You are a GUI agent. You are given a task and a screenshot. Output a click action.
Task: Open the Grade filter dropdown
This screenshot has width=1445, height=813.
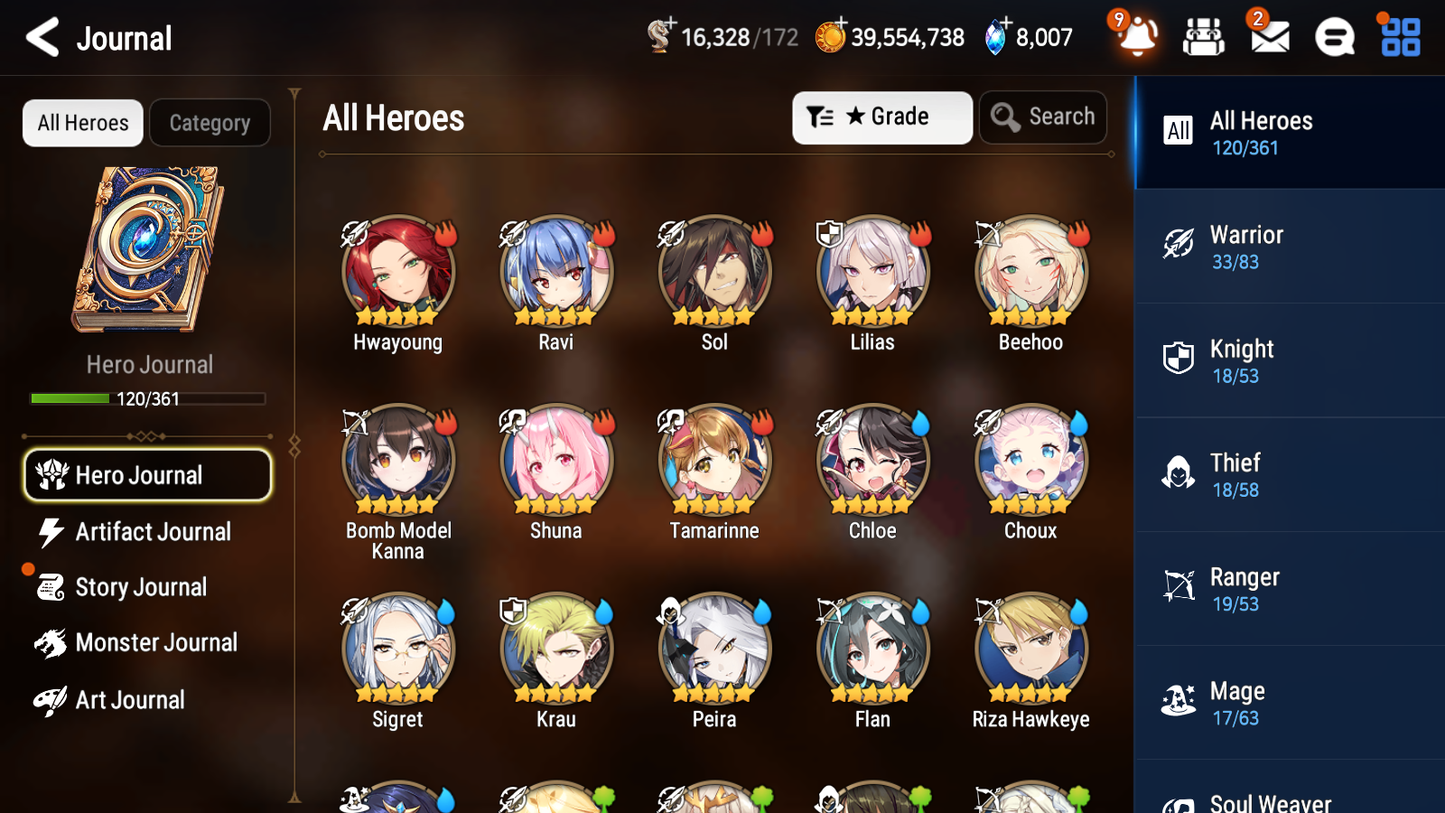coord(882,117)
